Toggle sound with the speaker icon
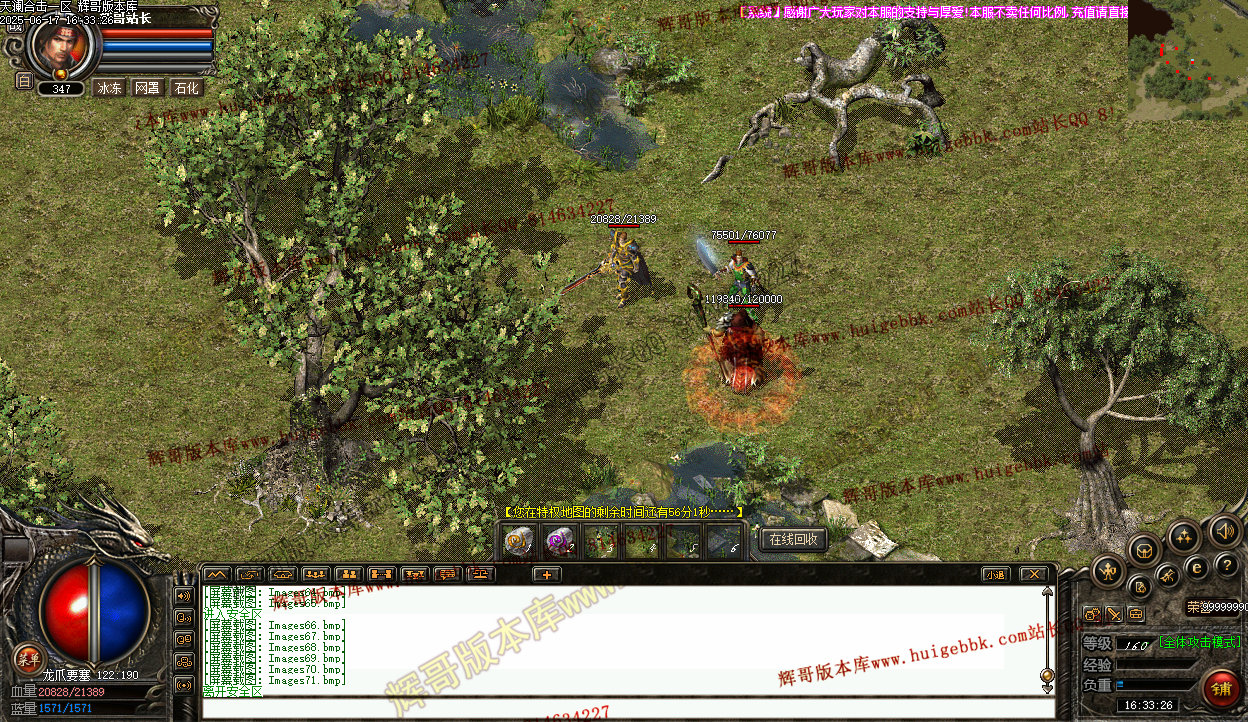This screenshot has height=722, width=1248. point(1224,530)
